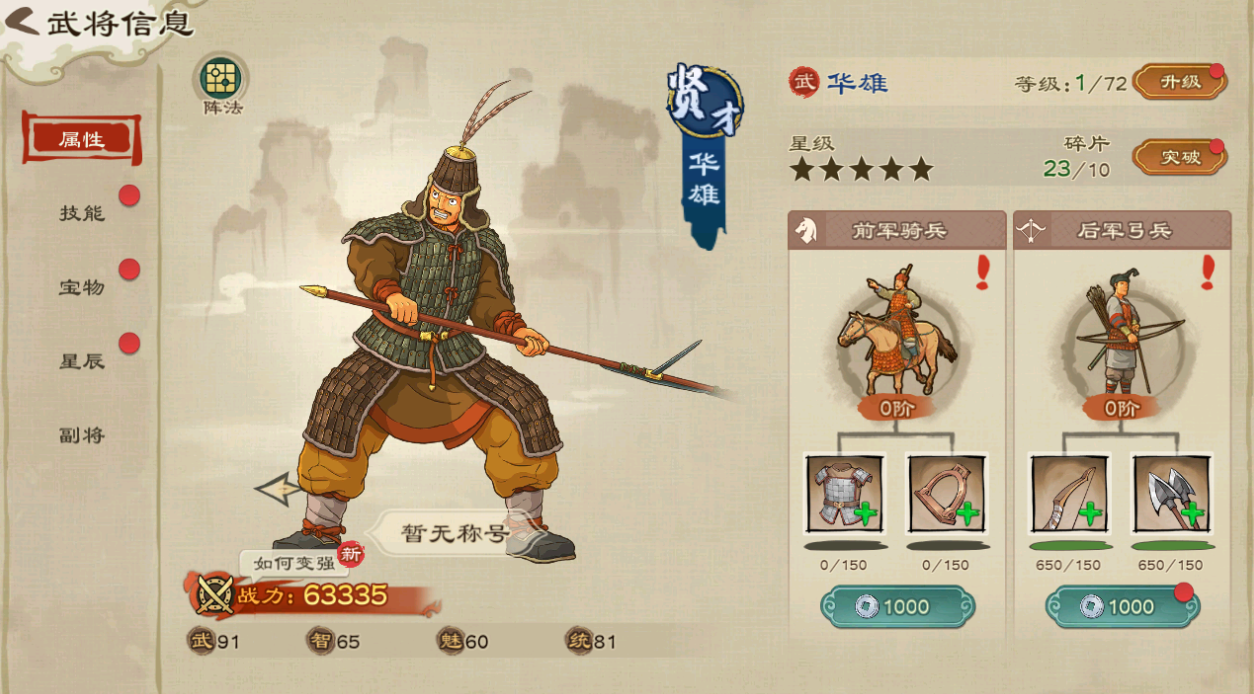Go back from the 武将信息 screen
The width and height of the screenshot is (1254, 694).
pos(22,22)
